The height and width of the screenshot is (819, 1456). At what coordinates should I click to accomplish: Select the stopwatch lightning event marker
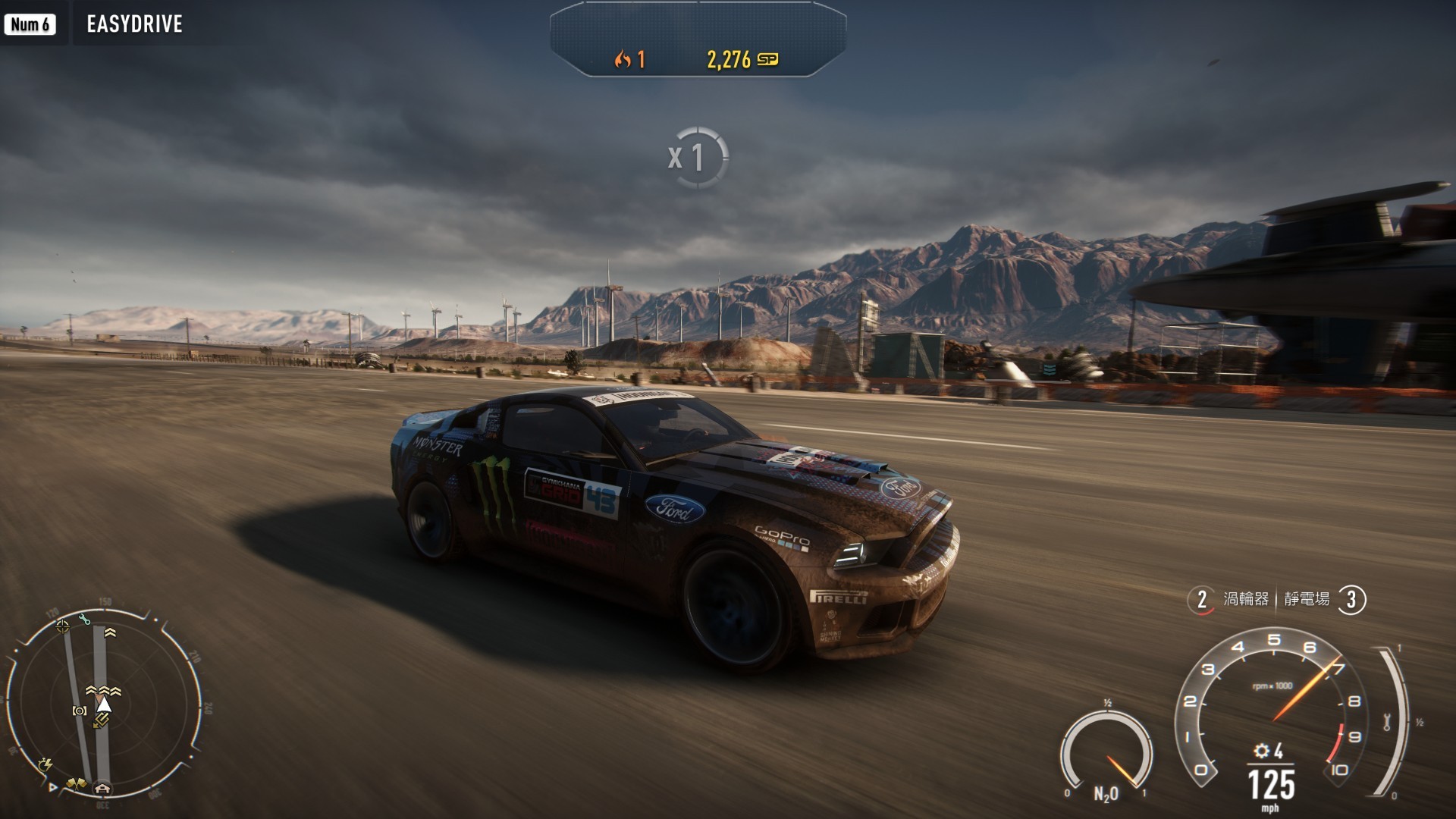coord(45,764)
